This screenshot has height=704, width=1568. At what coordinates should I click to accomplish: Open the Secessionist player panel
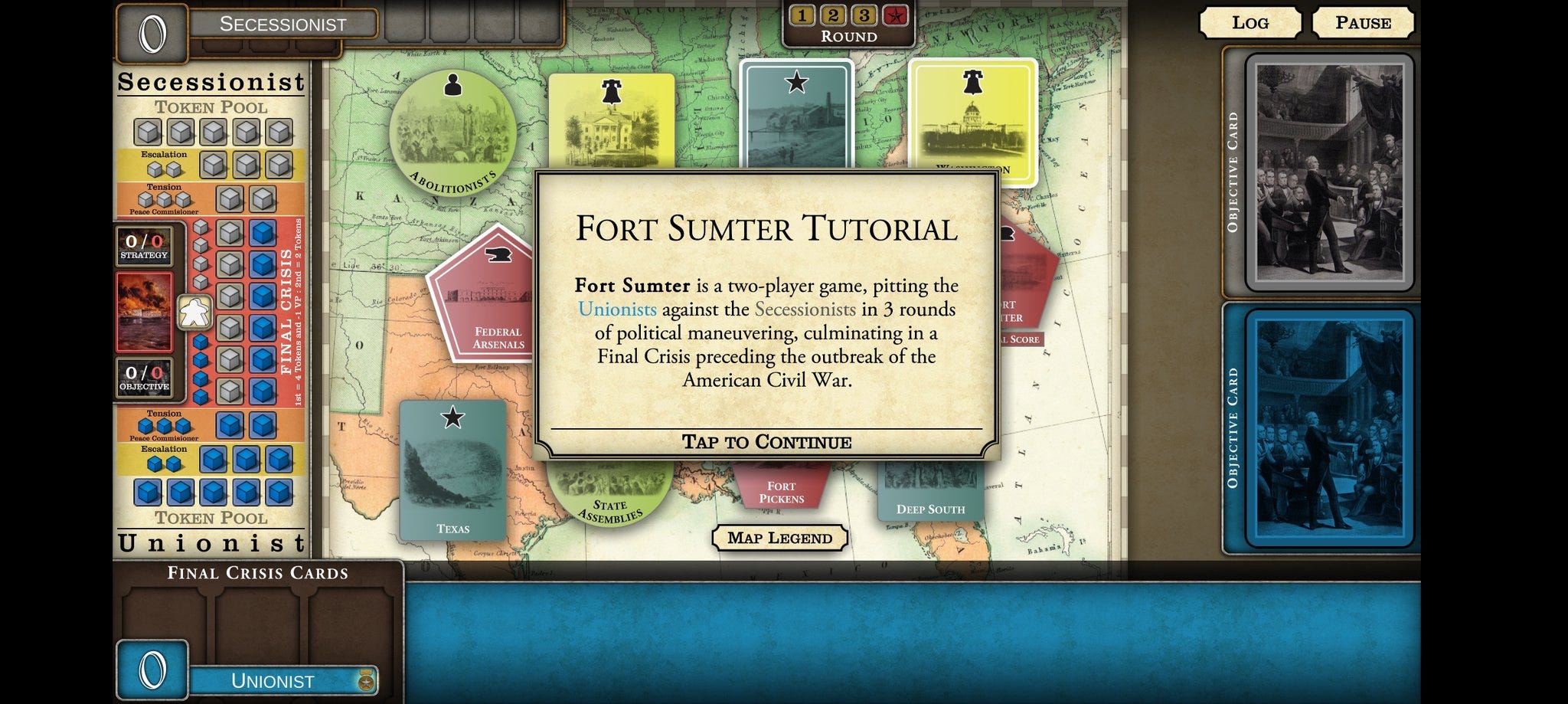point(283,24)
